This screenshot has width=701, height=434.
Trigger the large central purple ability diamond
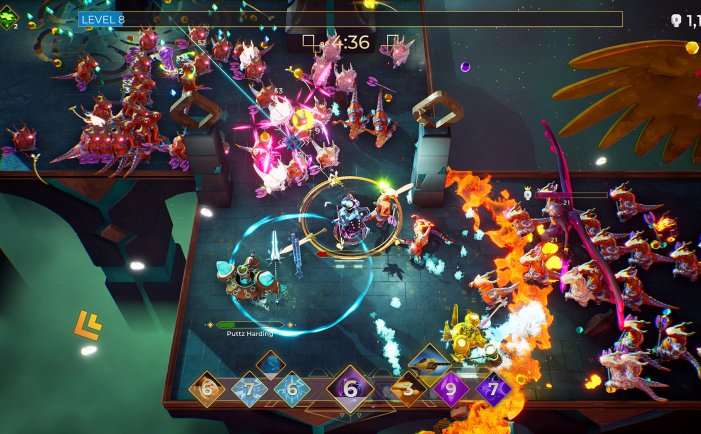click(x=349, y=389)
